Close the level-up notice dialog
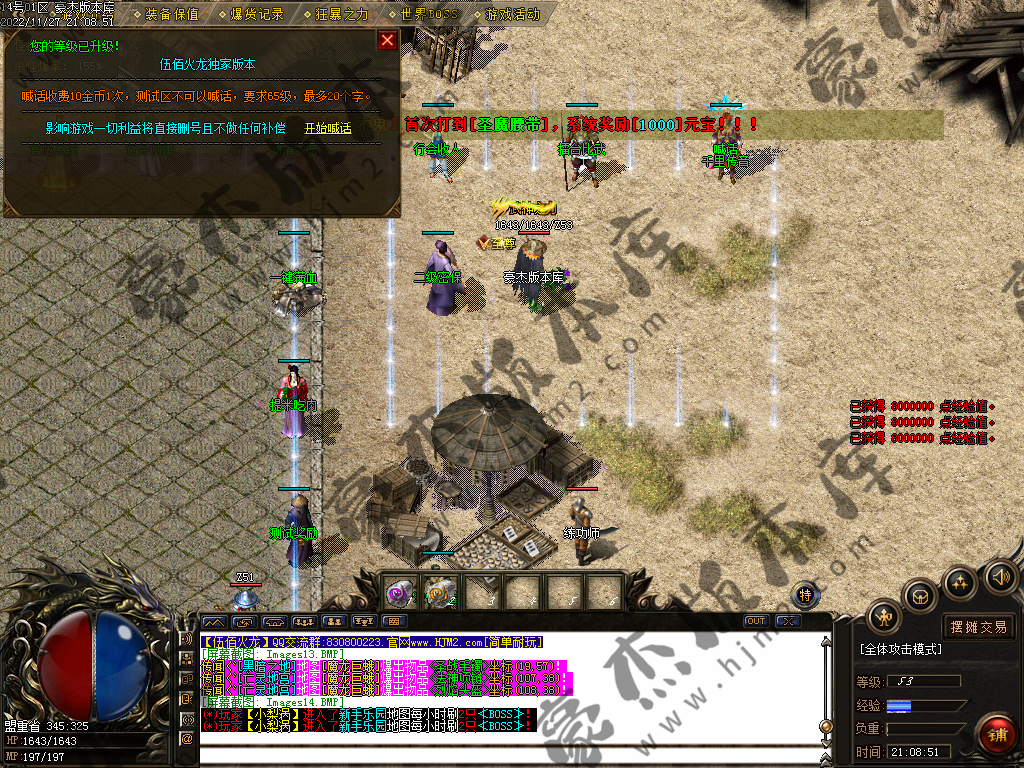 [x=387, y=41]
